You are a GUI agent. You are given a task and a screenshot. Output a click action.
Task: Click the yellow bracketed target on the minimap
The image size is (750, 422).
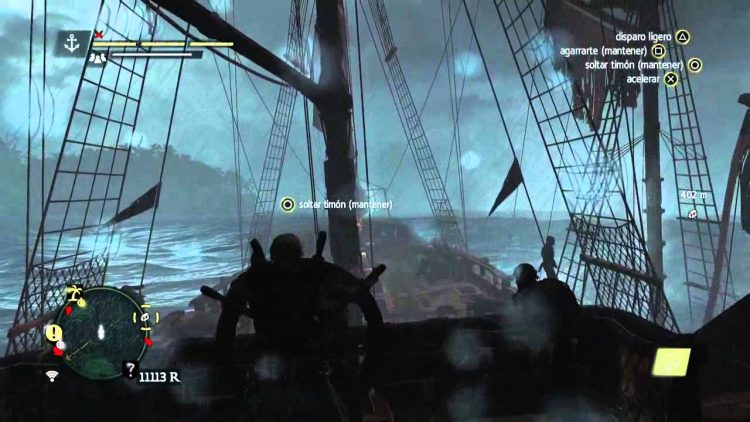click(144, 319)
